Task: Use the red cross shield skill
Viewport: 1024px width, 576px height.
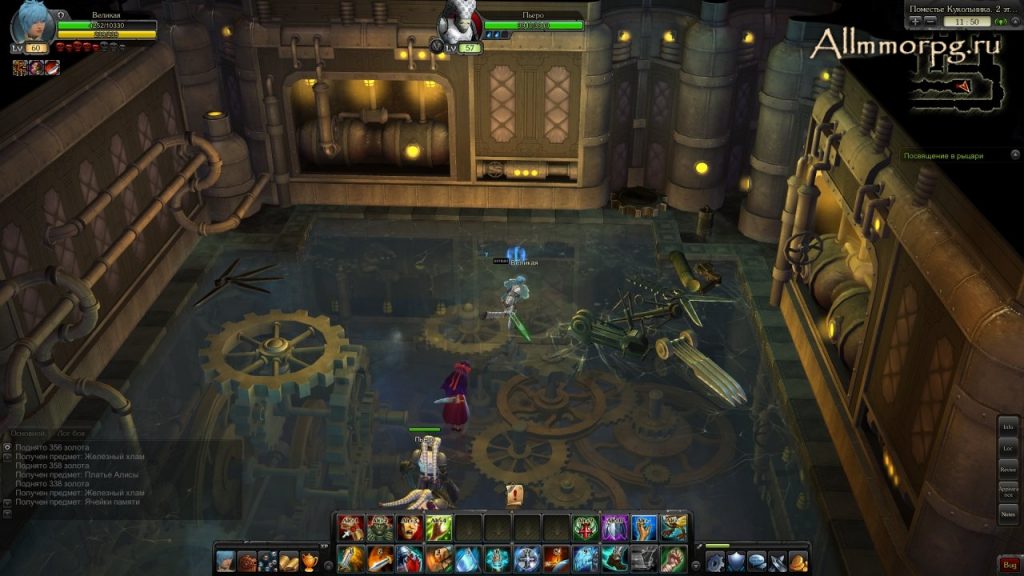Action: click(x=585, y=527)
